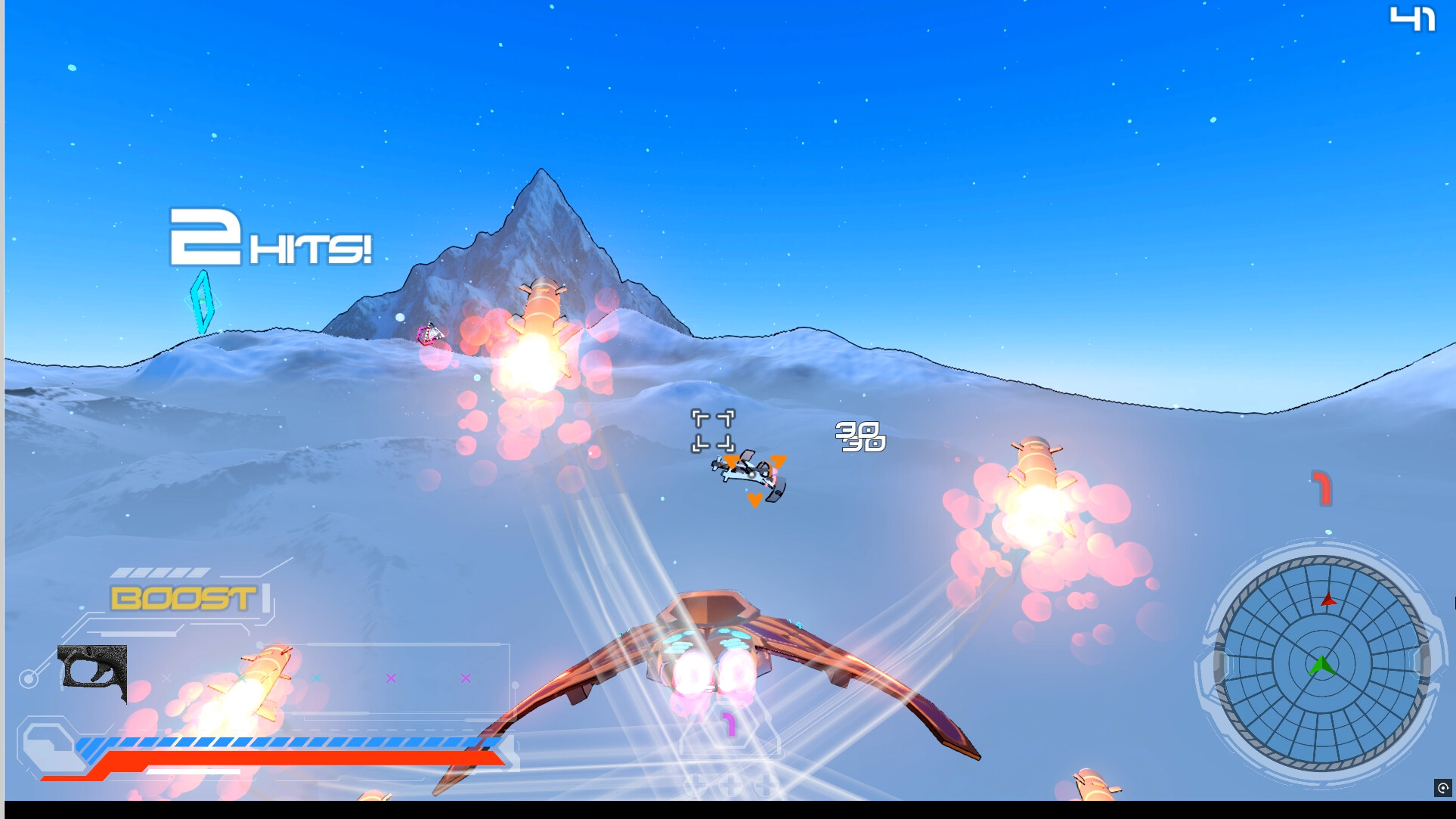1456x819 pixels.
Task: Click the score counter 41 at top right
Action: [x=1414, y=19]
